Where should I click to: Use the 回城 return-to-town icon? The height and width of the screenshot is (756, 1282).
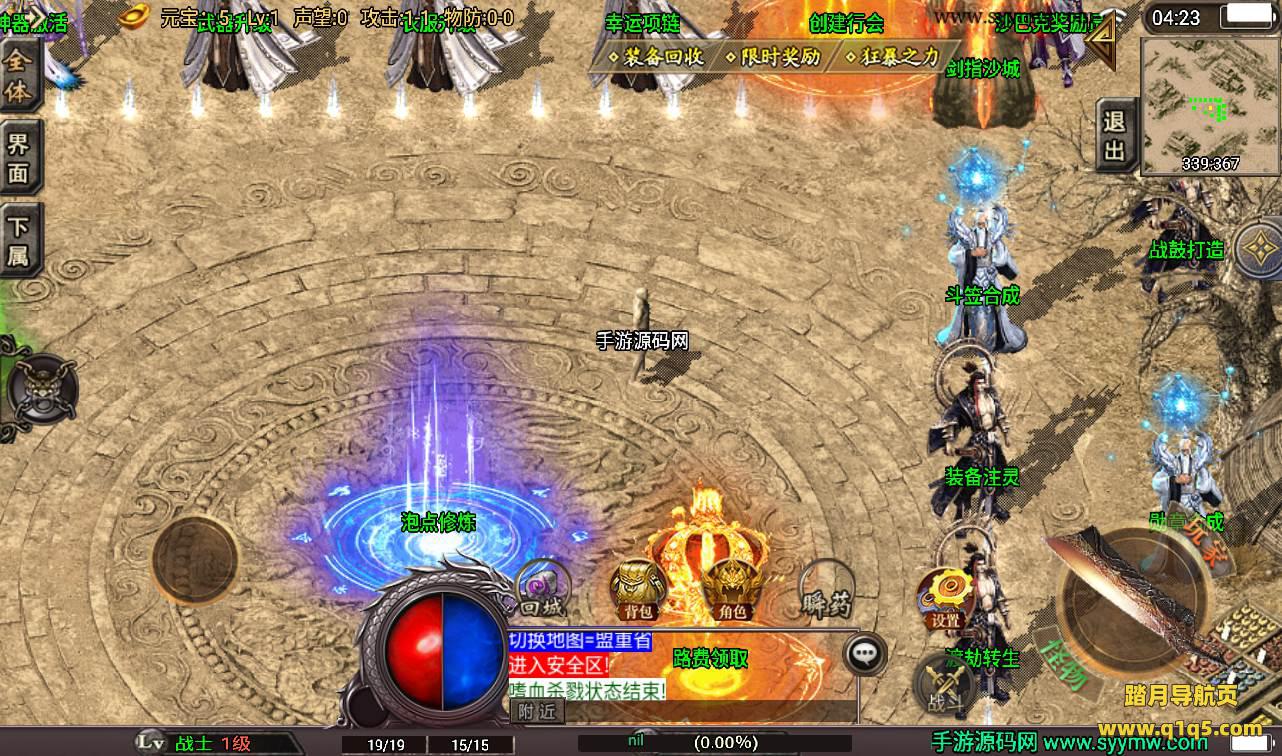coord(541,589)
